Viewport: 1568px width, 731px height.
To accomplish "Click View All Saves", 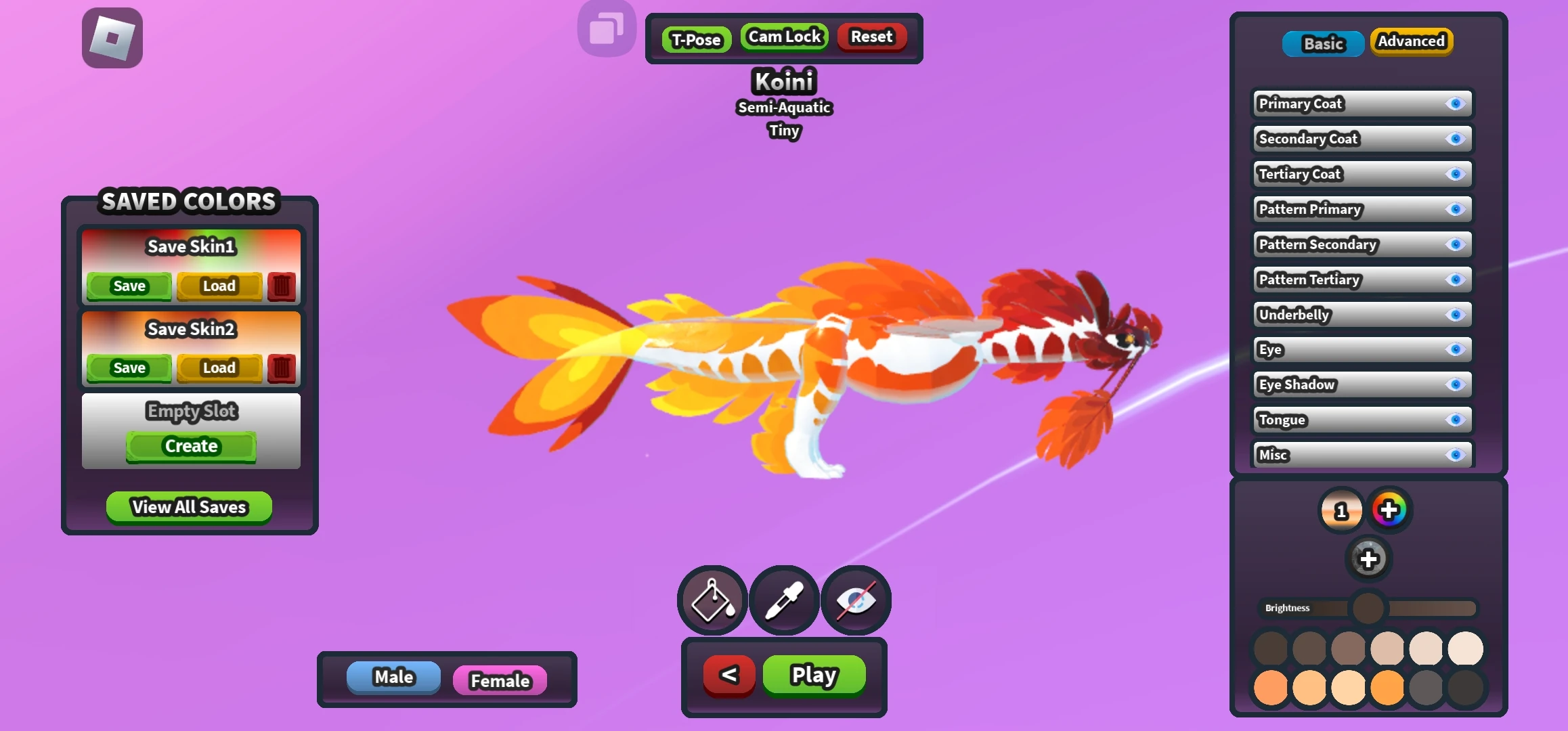I will coord(188,507).
